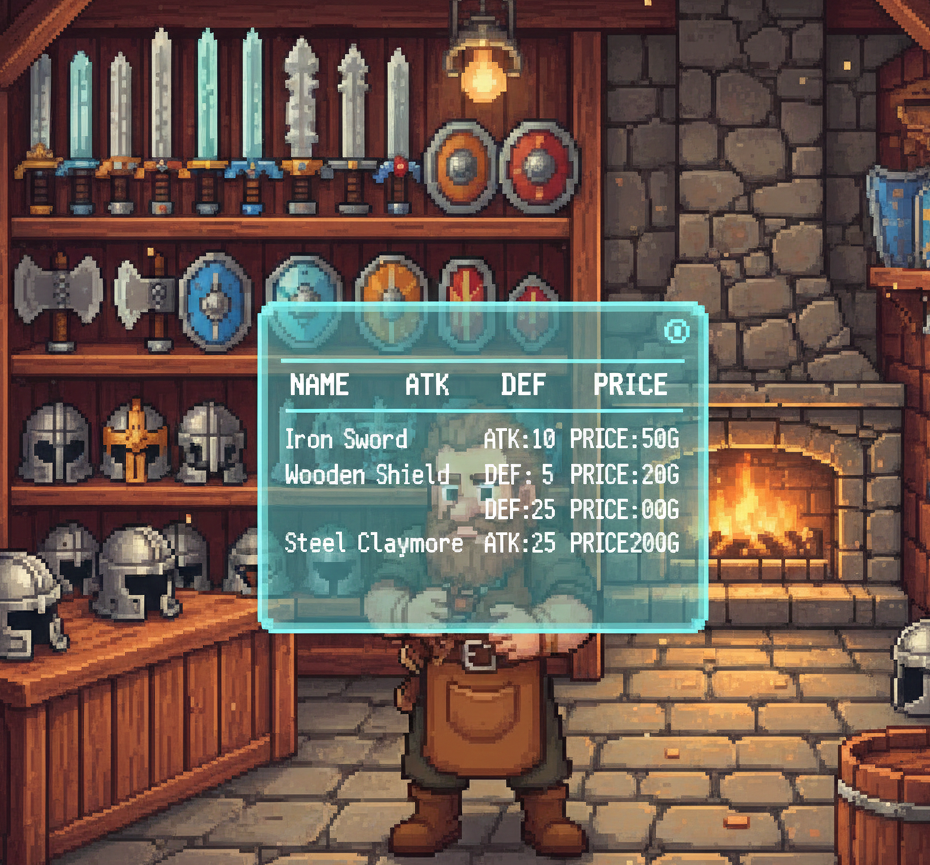Screen dimensions: 930x865
Task: Close the shop item panel
Action: click(x=677, y=331)
